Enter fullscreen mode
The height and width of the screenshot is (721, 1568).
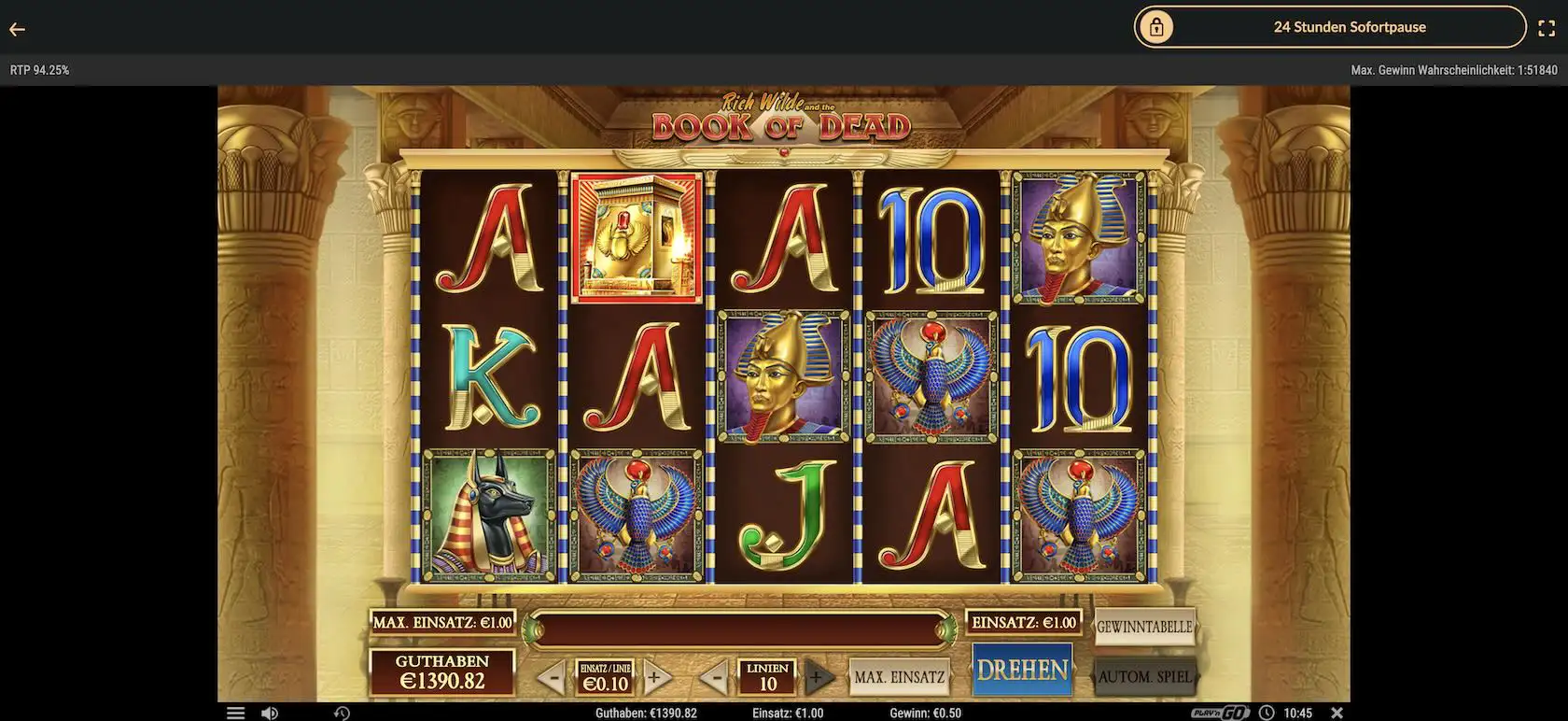click(x=1546, y=28)
